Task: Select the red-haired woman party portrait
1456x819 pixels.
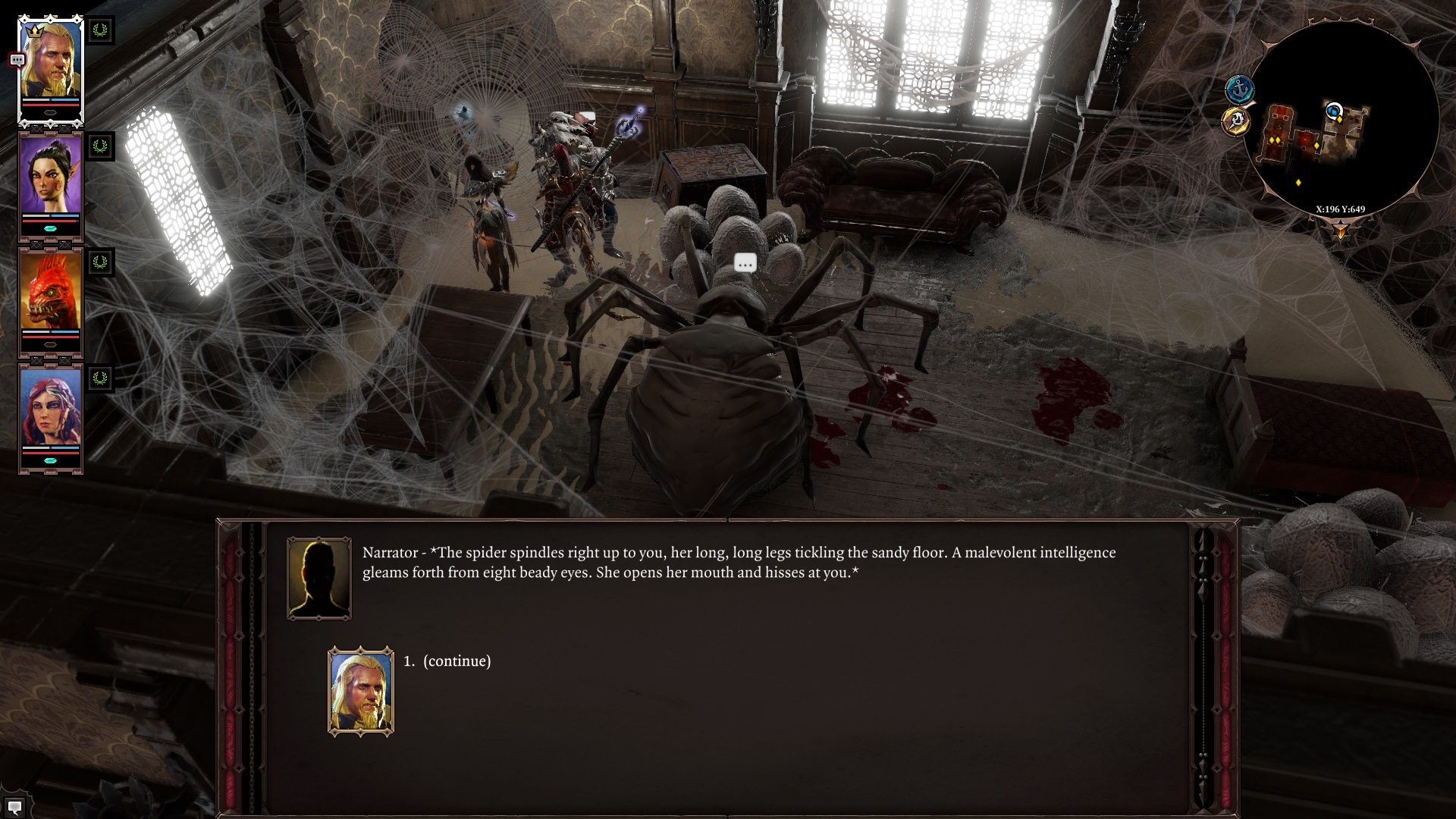Action: (51, 407)
